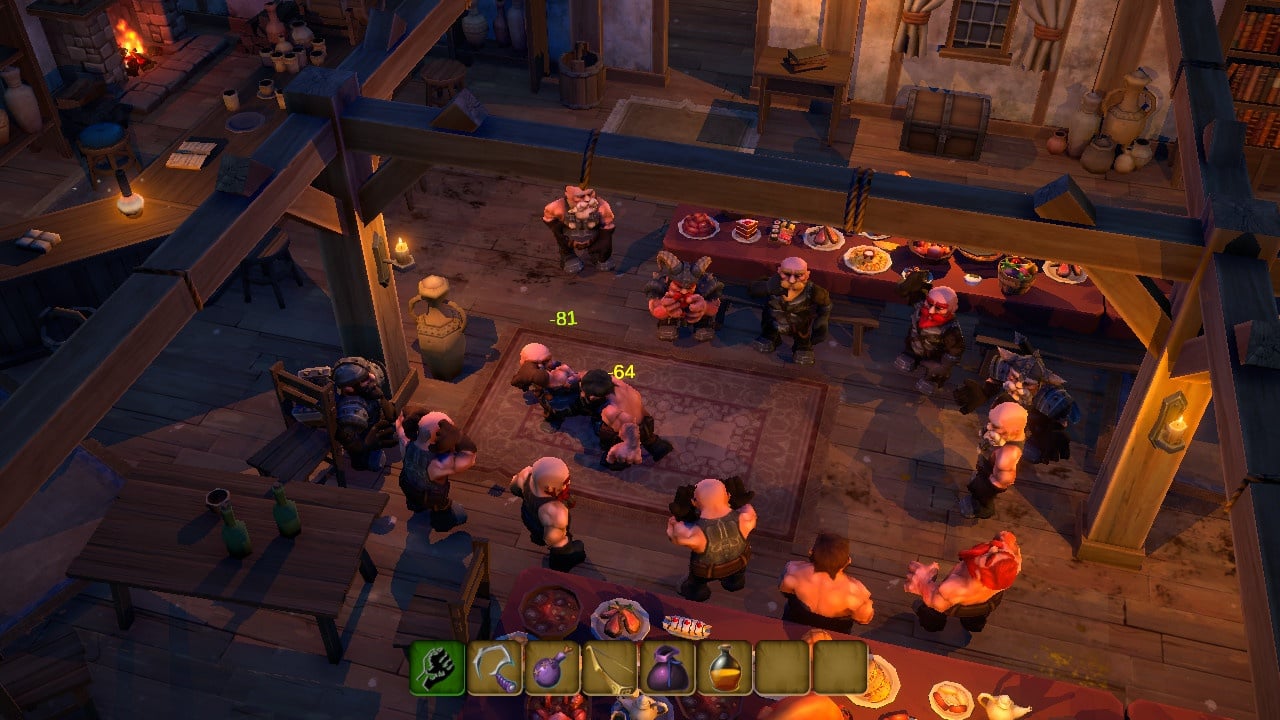The width and height of the screenshot is (1280, 720).
Task: Select the green fist hotbar slot
Action: [x=437, y=667]
